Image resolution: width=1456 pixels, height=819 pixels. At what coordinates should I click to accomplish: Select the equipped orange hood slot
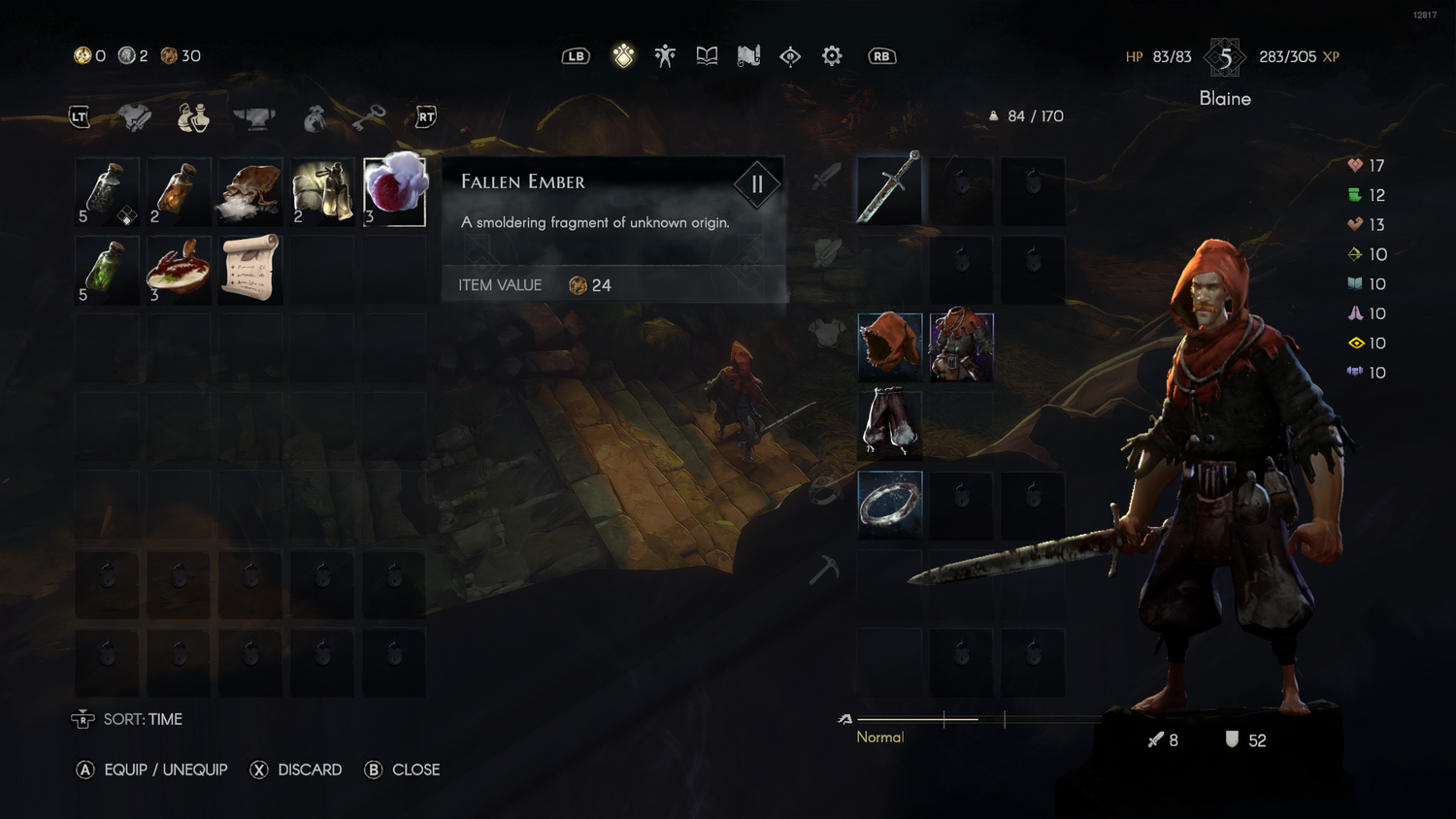(x=889, y=345)
